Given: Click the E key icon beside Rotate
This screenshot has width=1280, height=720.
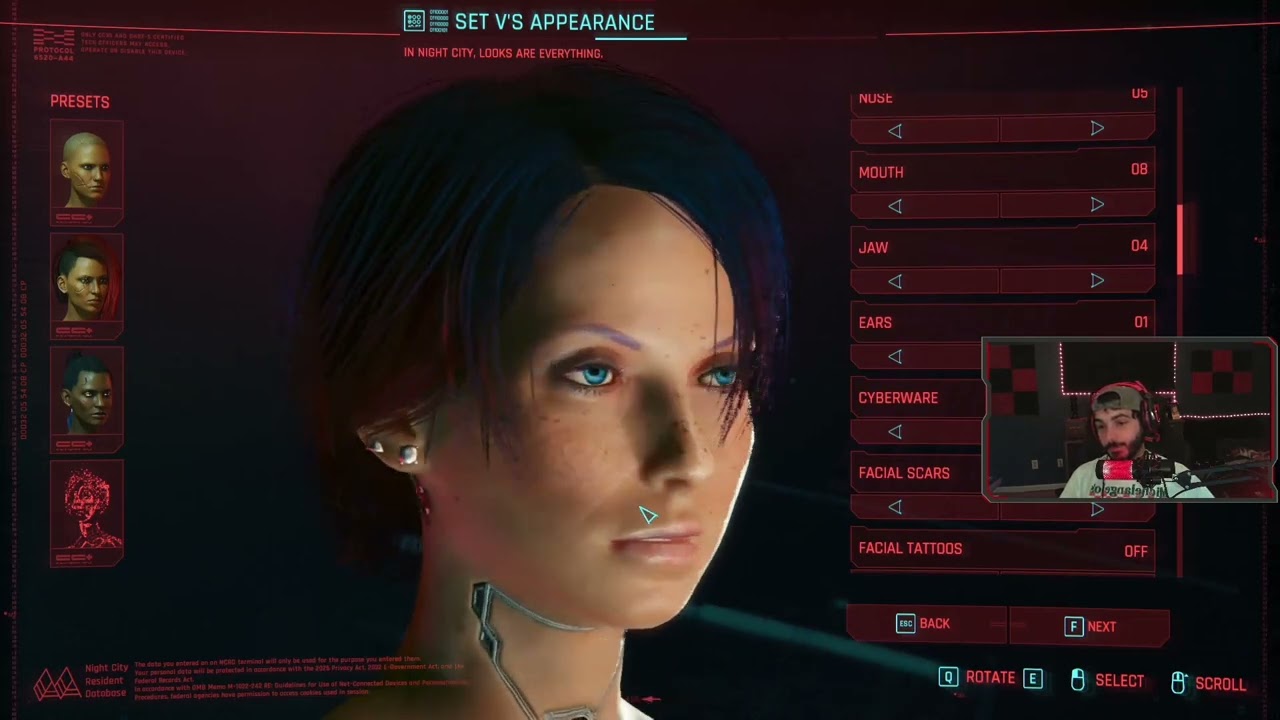Looking at the screenshot, I should pyautogui.click(x=1031, y=678).
